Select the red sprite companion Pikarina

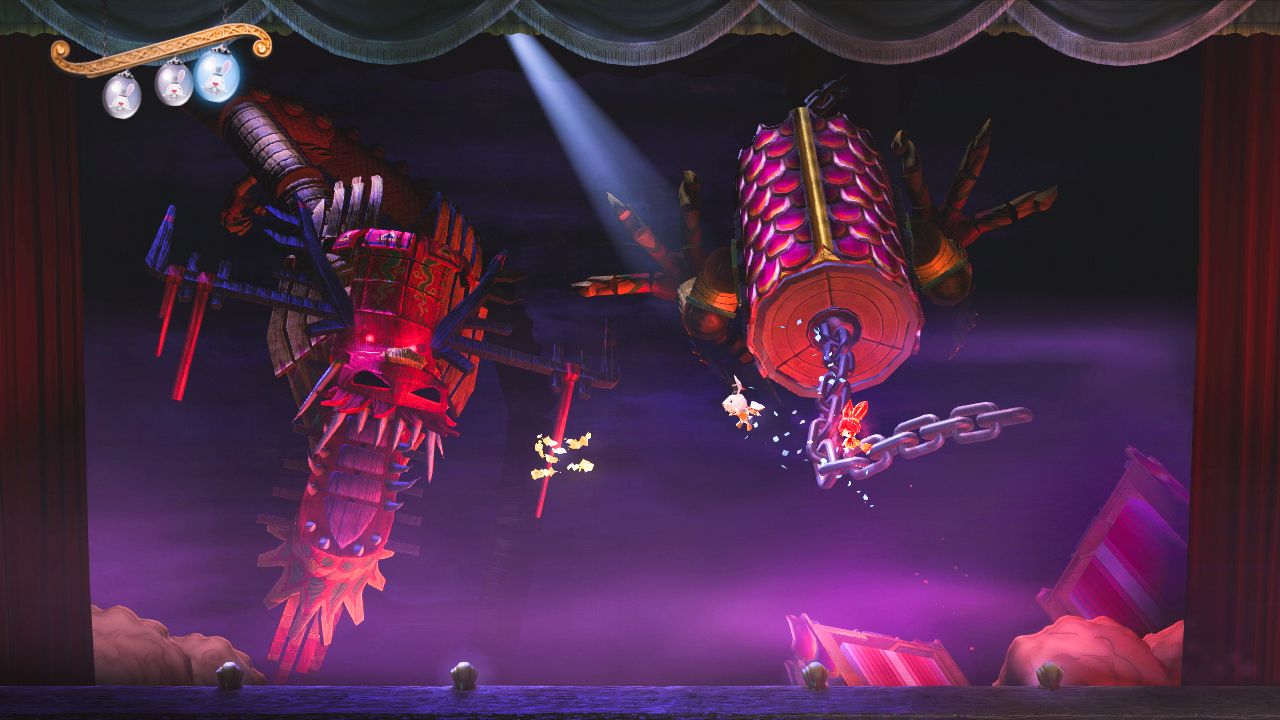[855, 430]
